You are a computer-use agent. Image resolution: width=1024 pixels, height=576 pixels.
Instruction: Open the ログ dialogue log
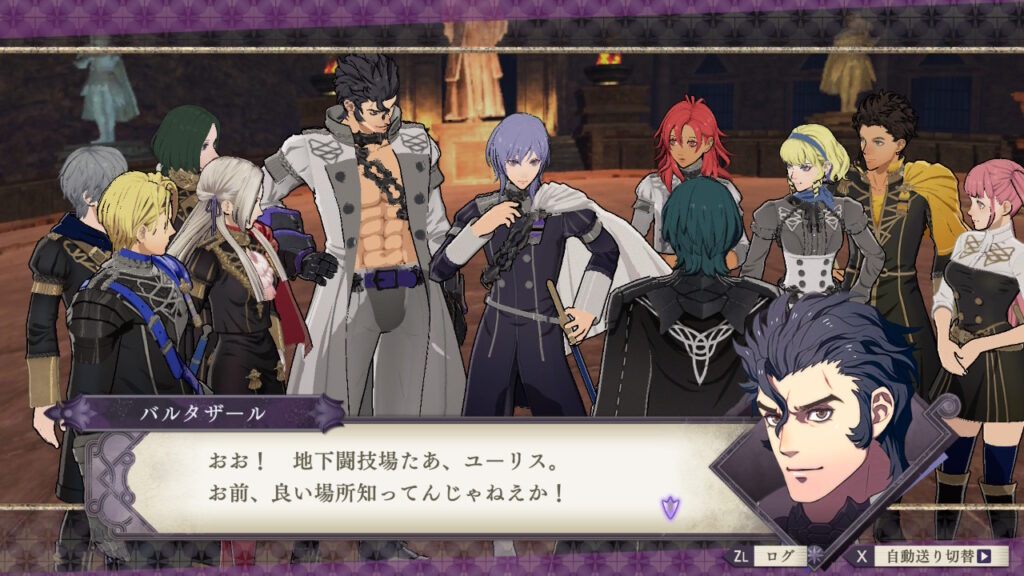point(770,556)
